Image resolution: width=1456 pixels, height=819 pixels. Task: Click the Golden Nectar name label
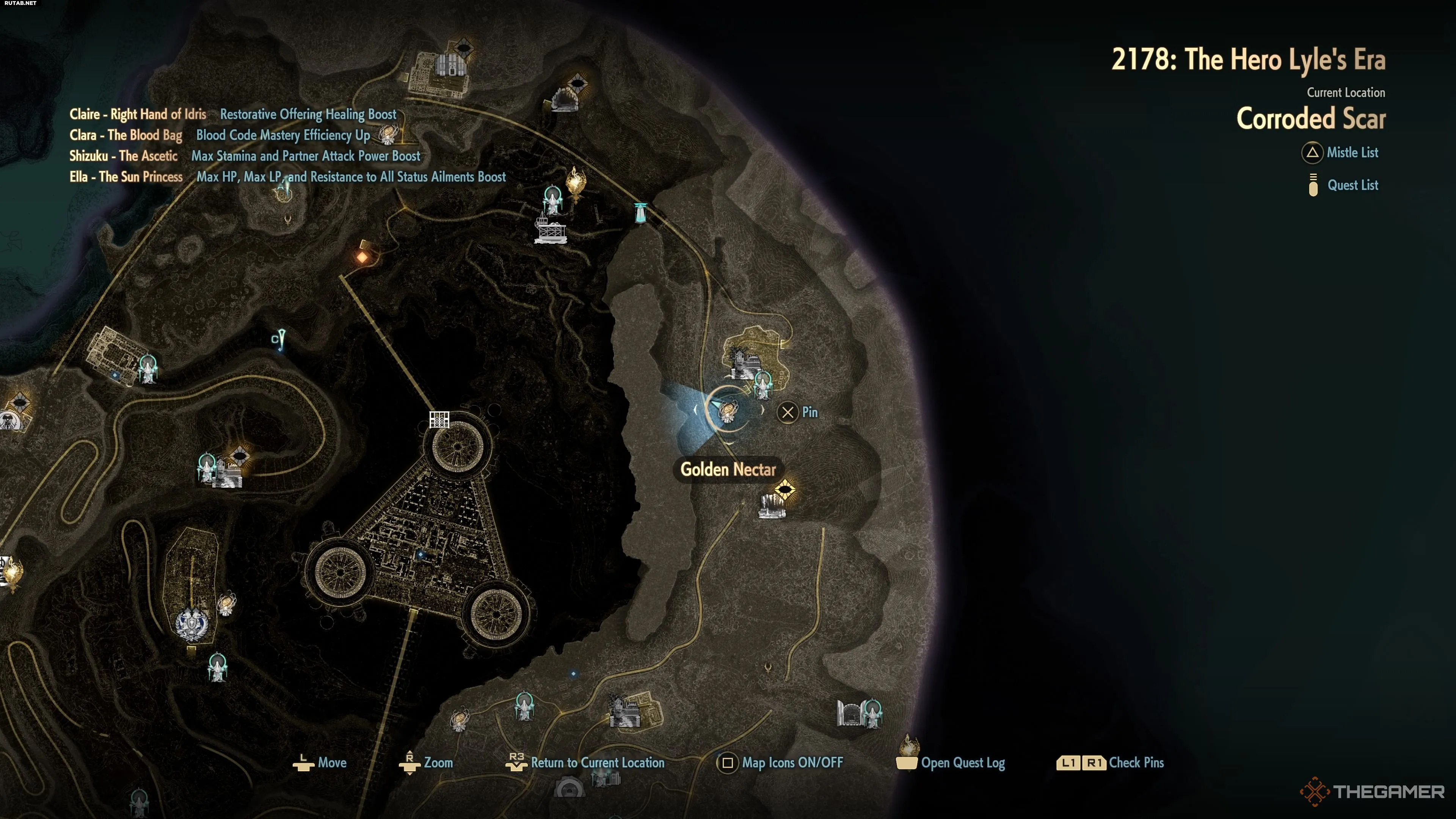tap(728, 470)
